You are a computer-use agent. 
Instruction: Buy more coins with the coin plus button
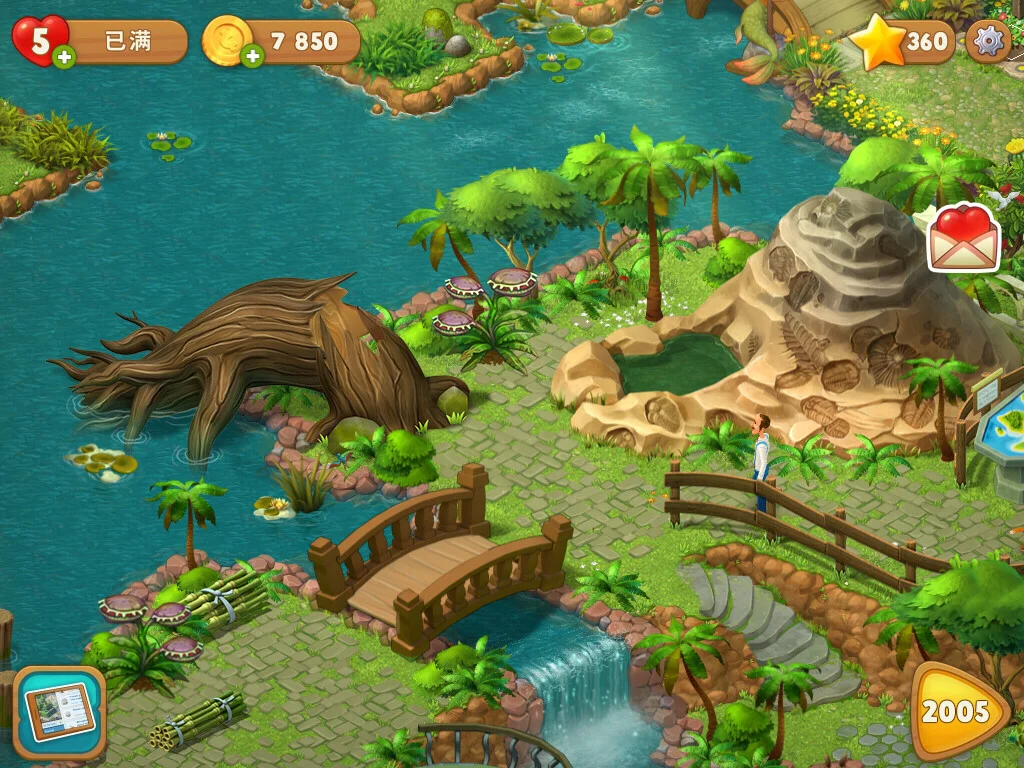coord(252,57)
